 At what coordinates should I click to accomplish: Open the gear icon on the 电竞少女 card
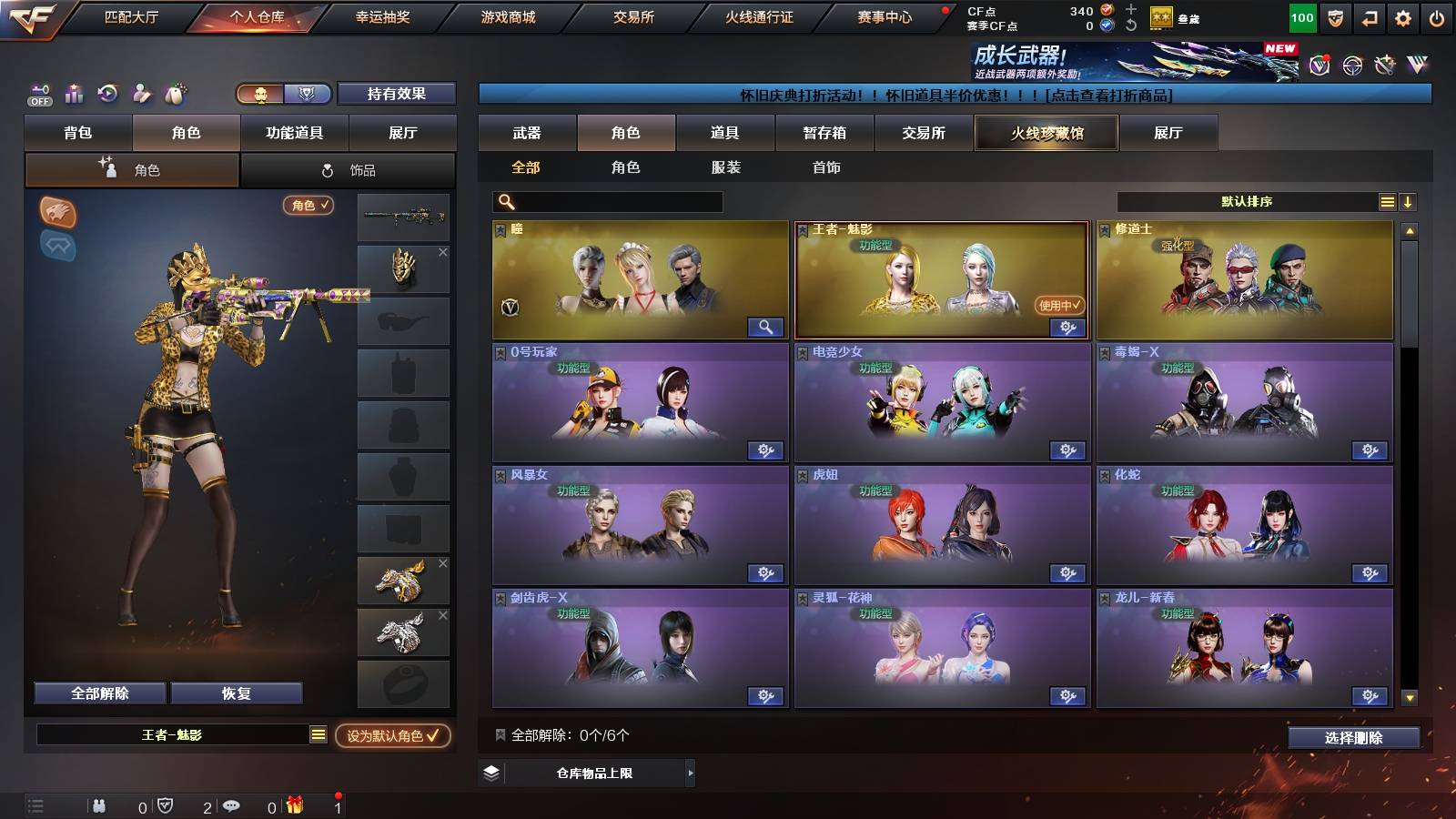(x=1067, y=450)
